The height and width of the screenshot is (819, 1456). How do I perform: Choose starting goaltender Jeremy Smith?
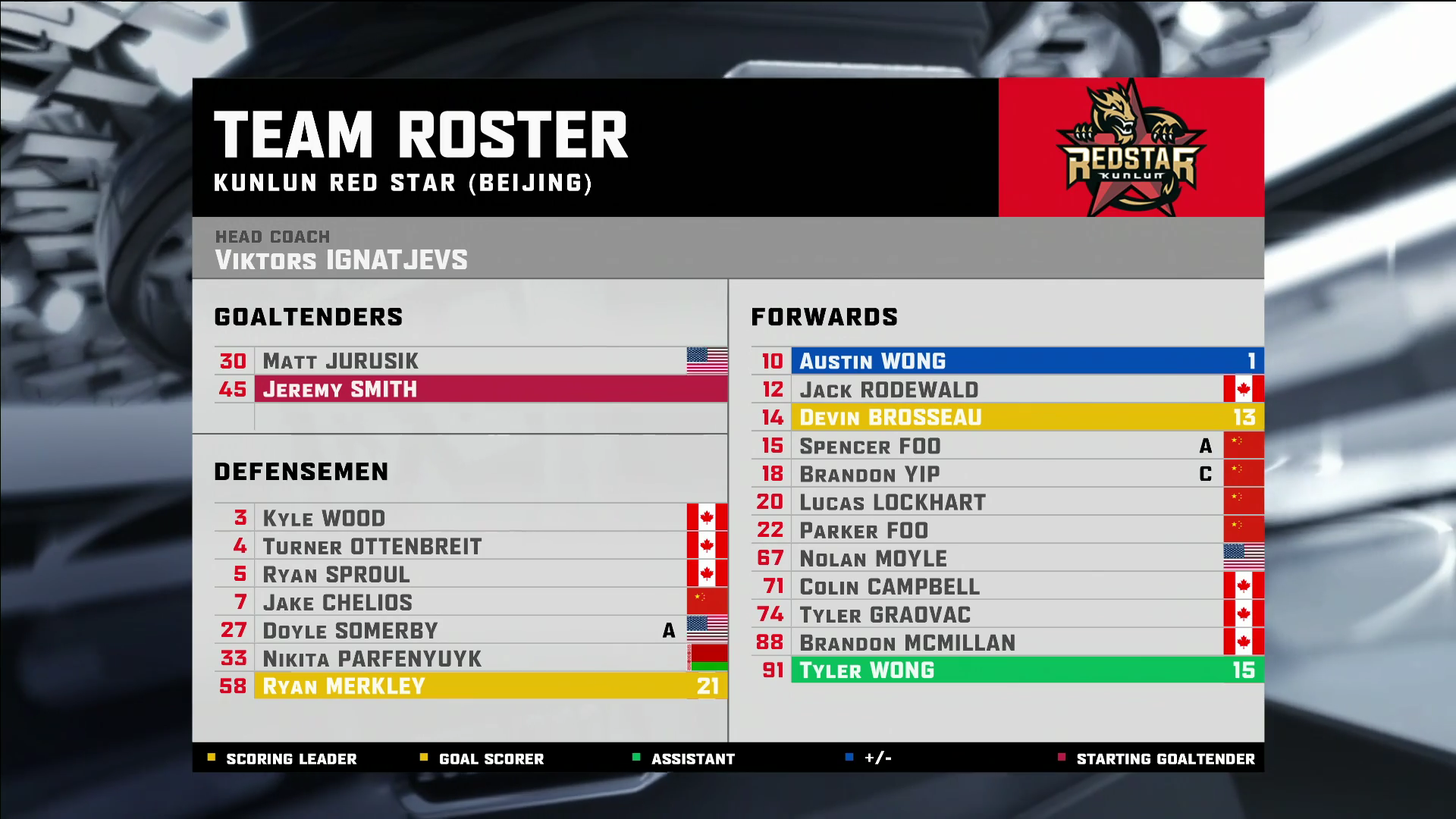pyautogui.click(x=470, y=389)
